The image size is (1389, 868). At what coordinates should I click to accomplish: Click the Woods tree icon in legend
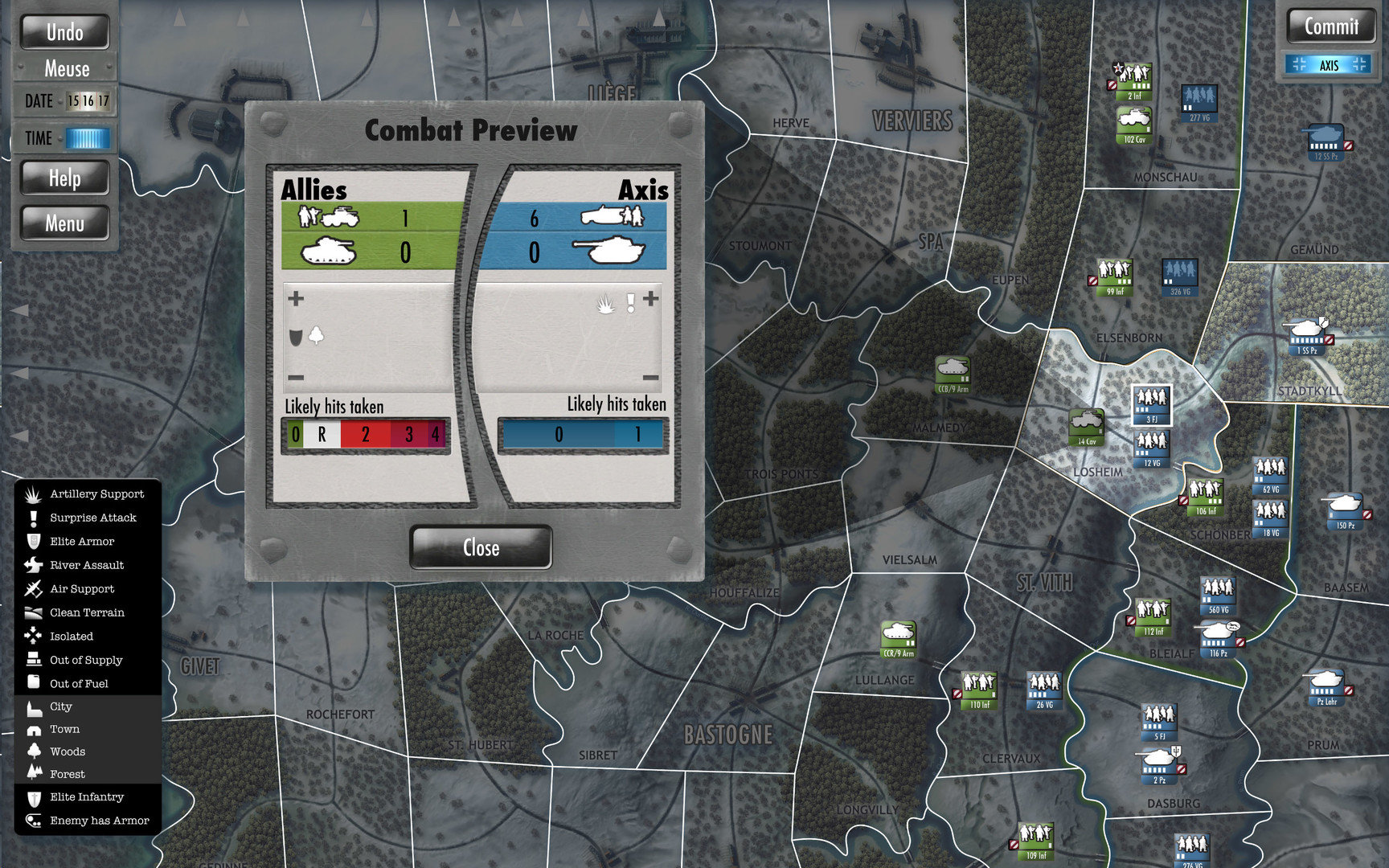tap(32, 751)
